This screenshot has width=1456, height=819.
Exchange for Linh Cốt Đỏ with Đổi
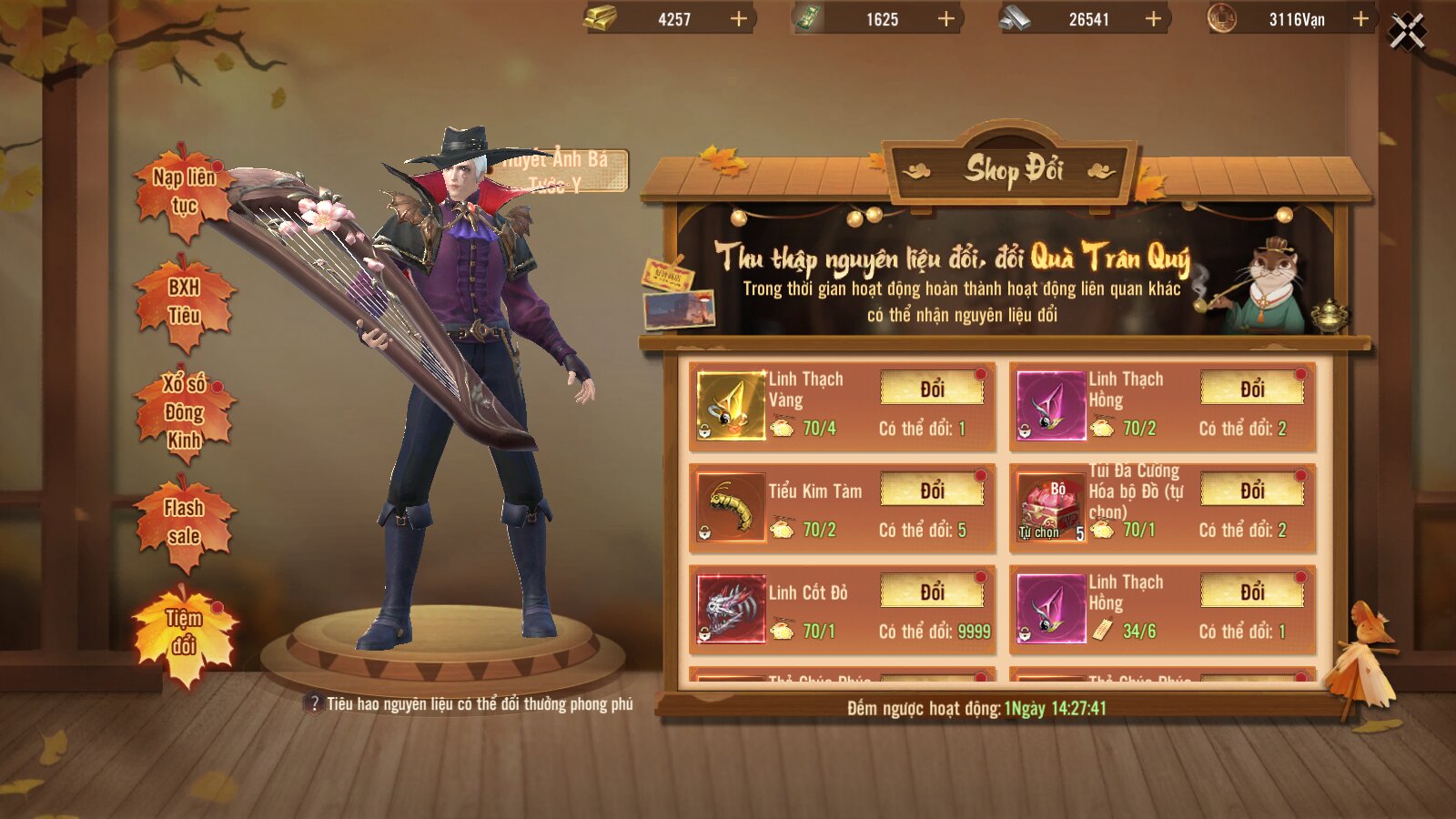click(x=932, y=592)
